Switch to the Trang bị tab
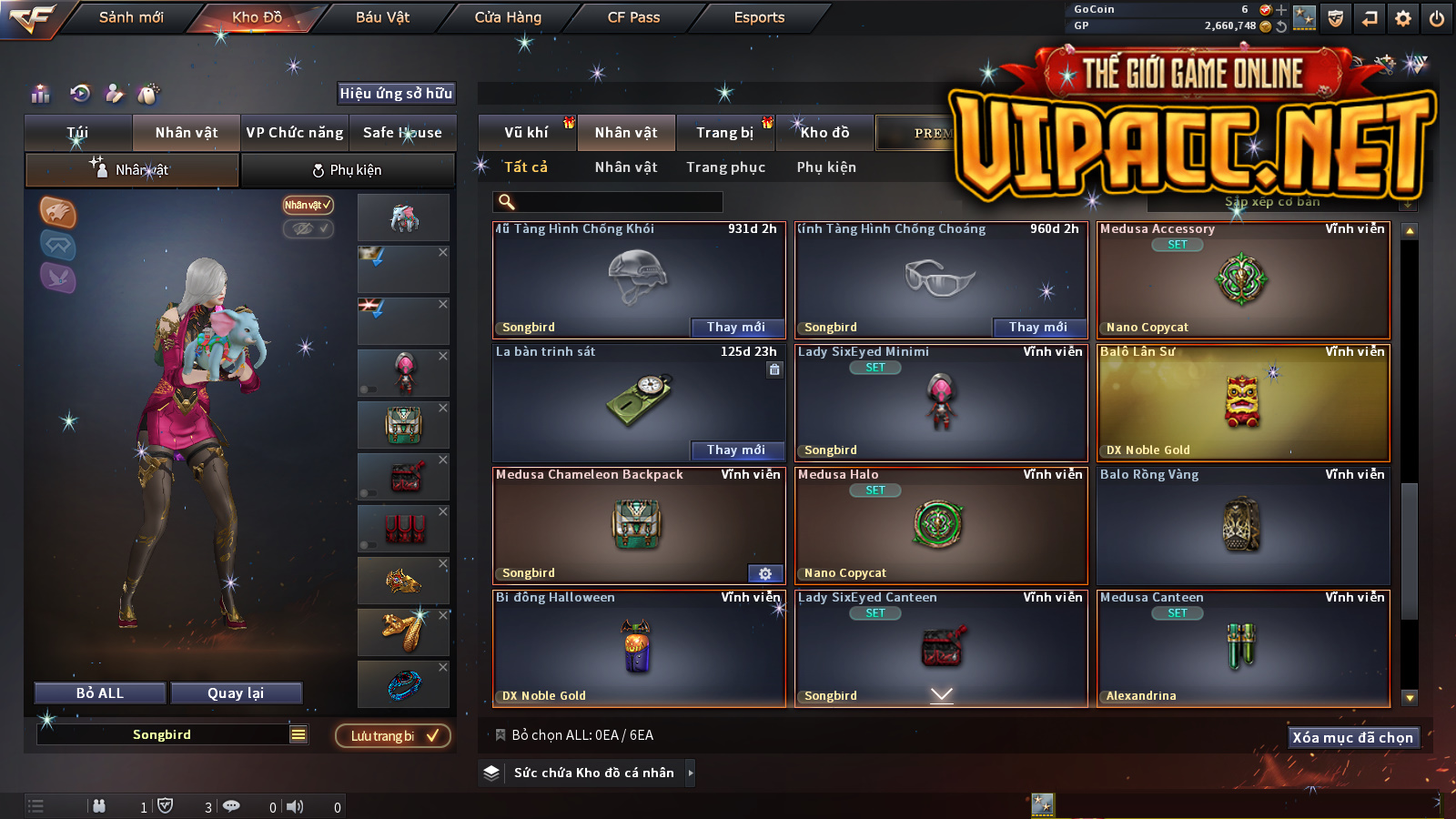 724,133
